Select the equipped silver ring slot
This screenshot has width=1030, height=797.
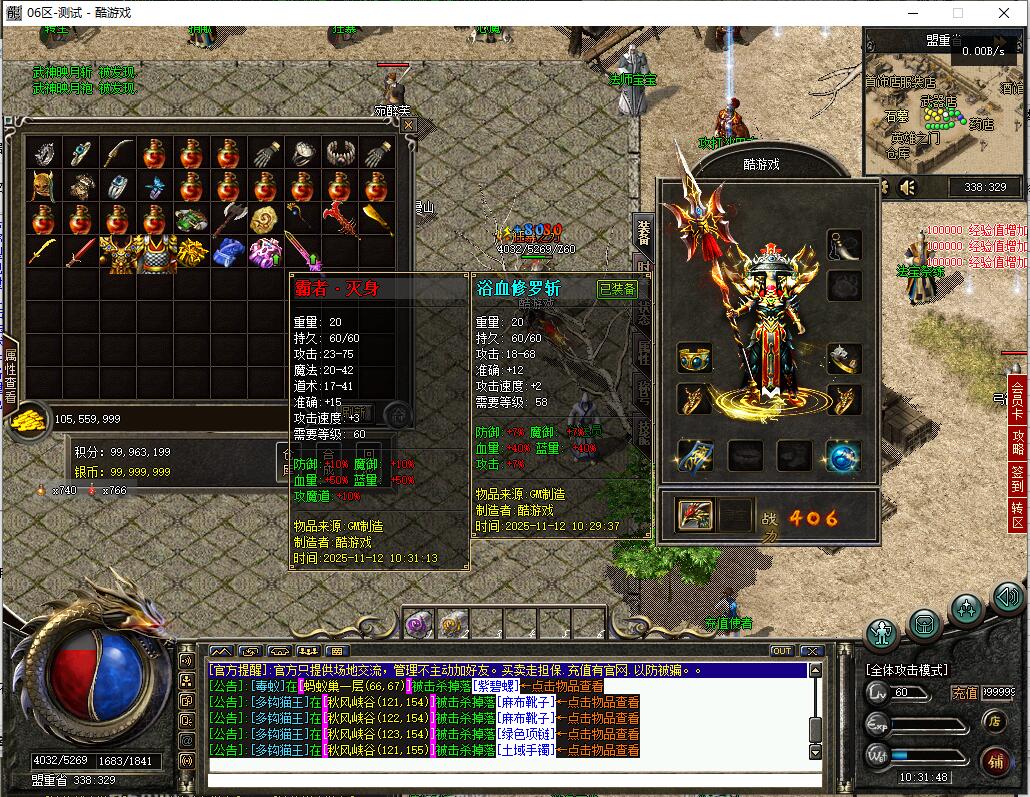tap(843, 357)
